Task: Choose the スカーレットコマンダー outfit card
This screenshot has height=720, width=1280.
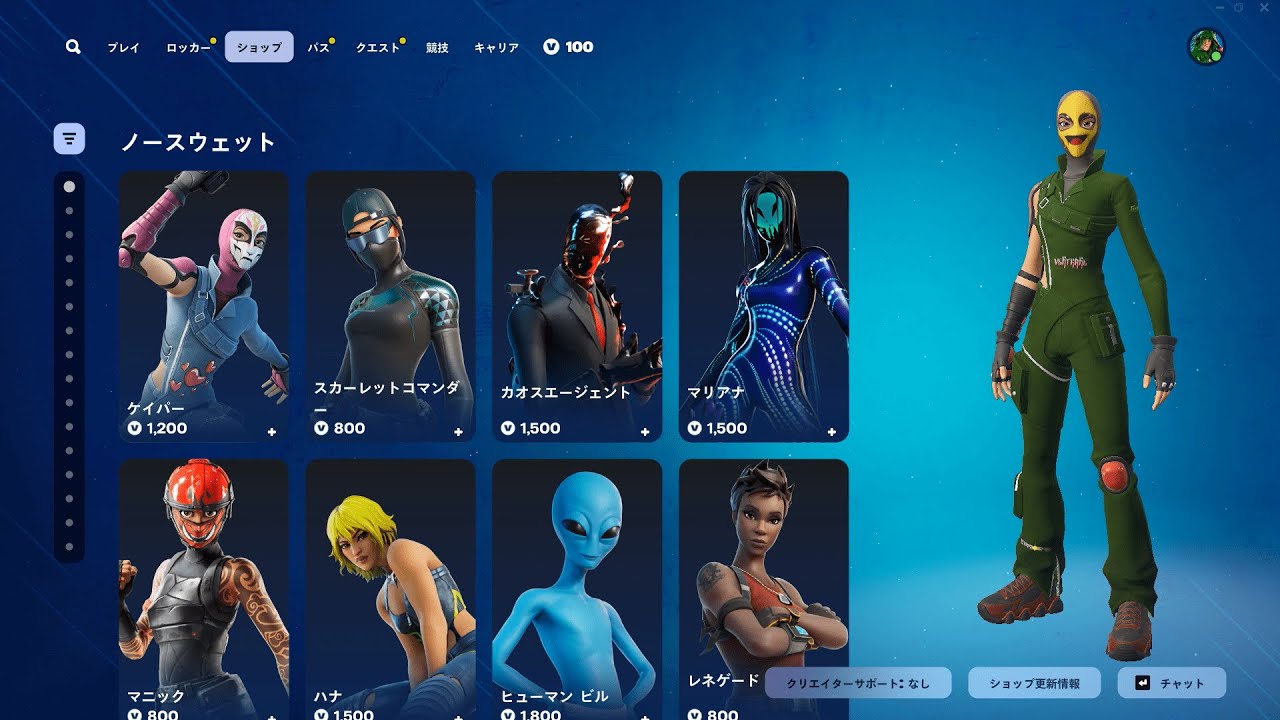Action: click(390, 306)
